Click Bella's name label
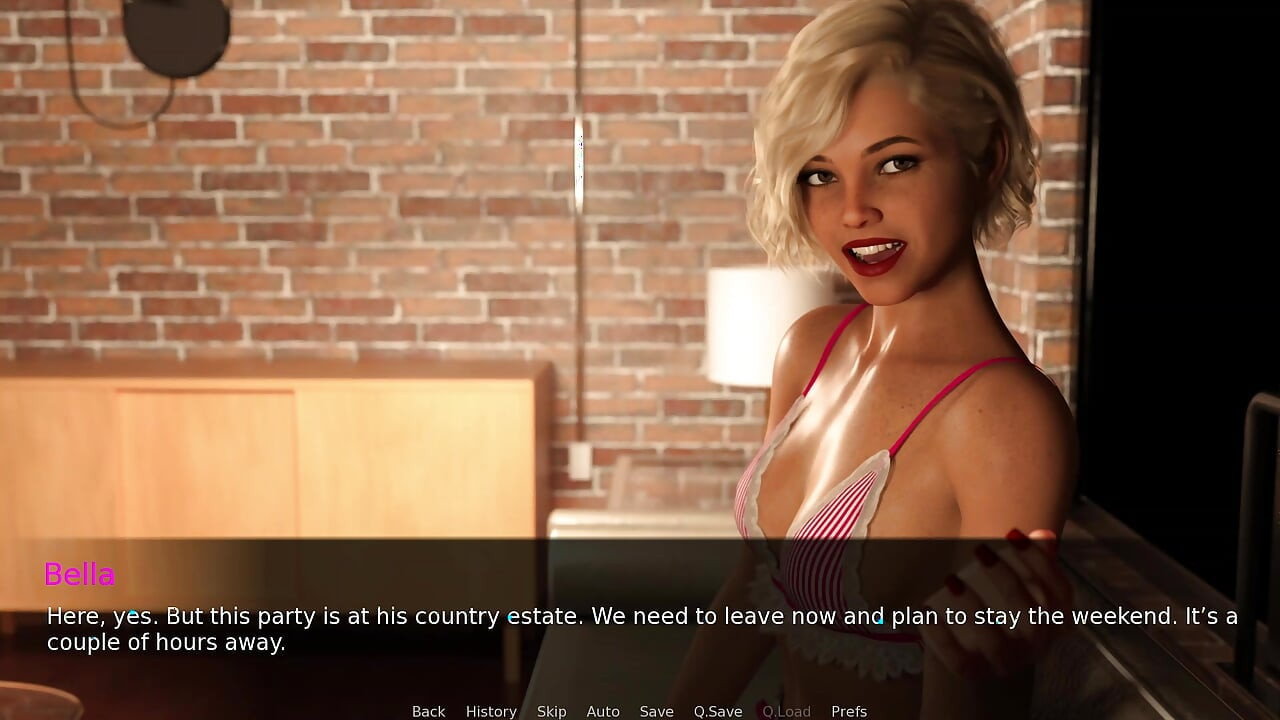Image resolution: width=1280 pixels, height=720 pixels. [80, 575]
